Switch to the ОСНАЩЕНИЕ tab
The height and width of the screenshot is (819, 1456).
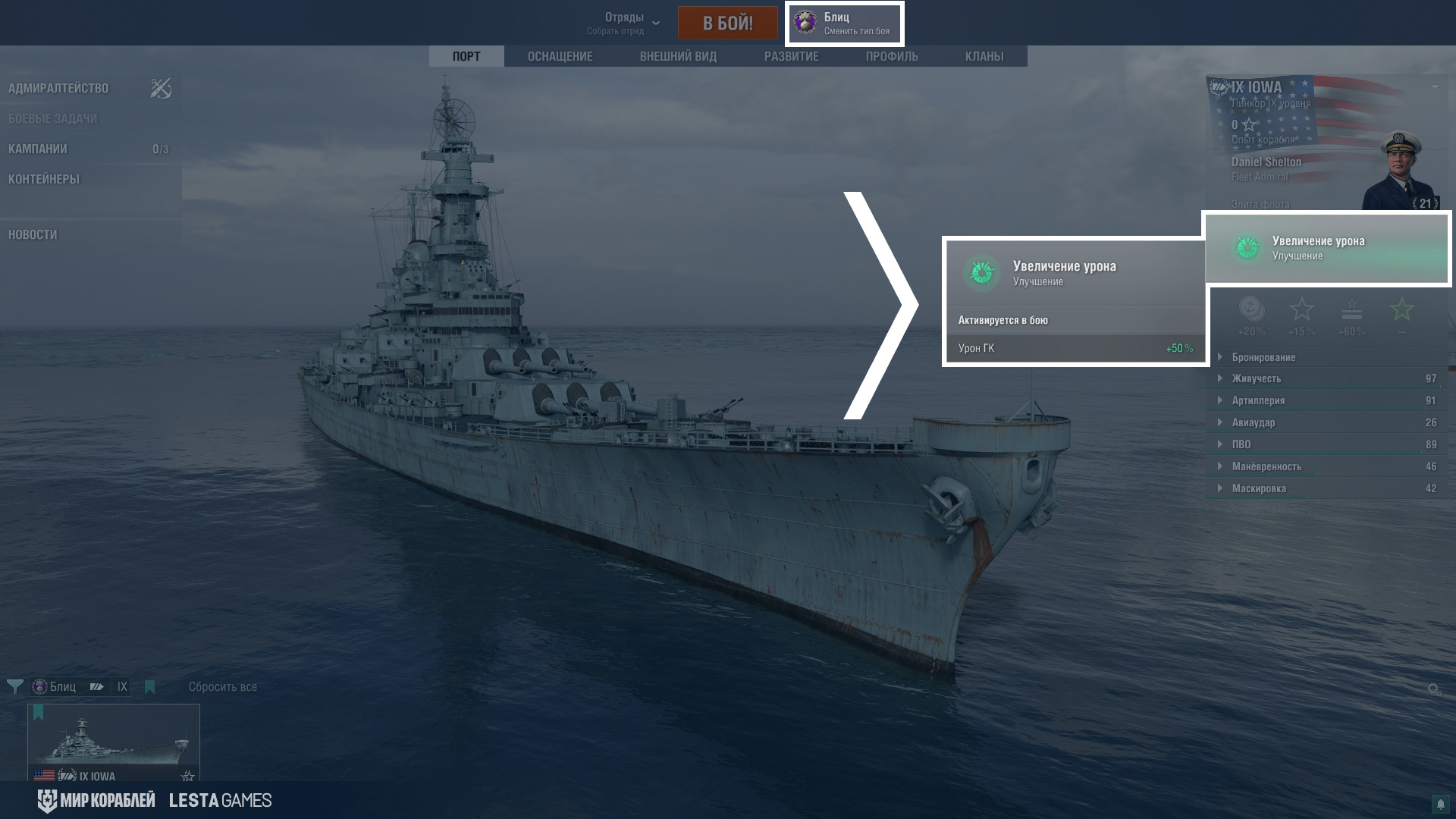pos(560,56)
